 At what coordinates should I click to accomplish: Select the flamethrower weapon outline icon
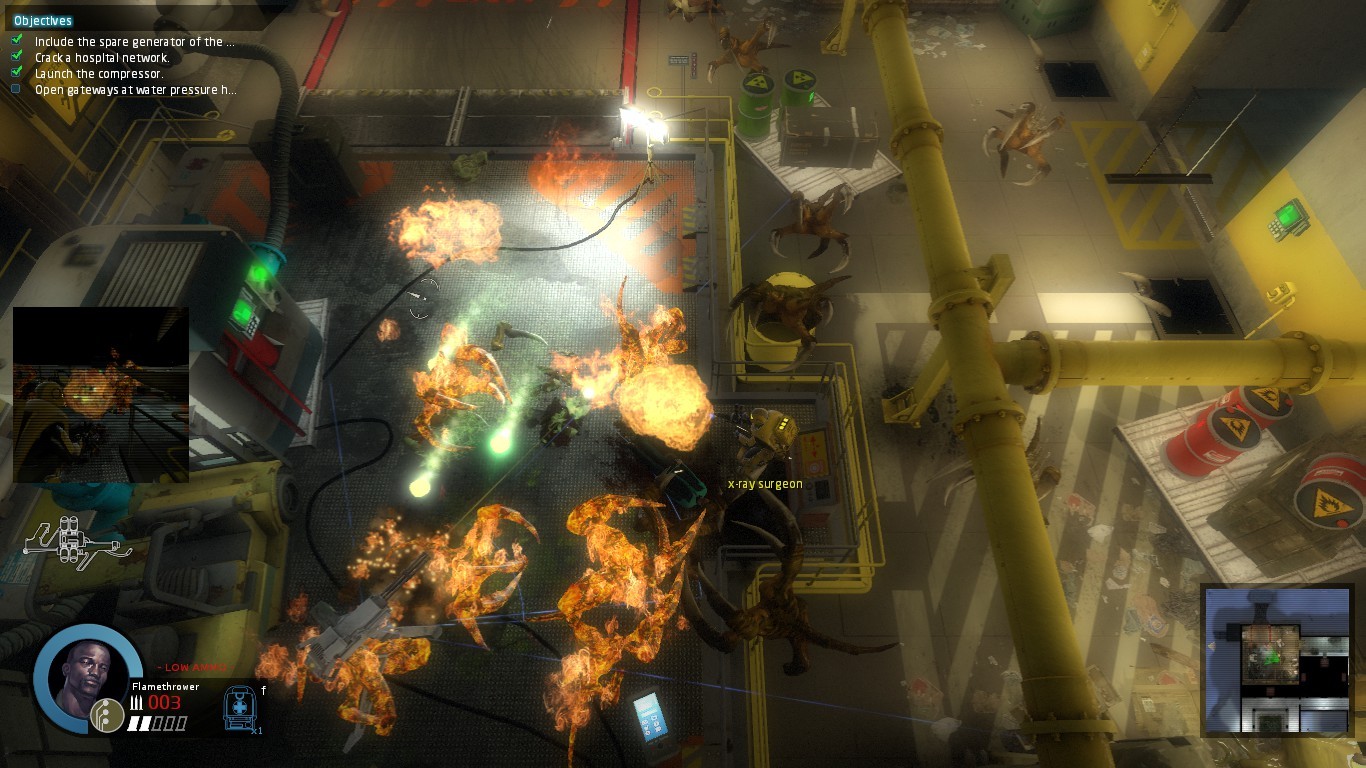73,541
